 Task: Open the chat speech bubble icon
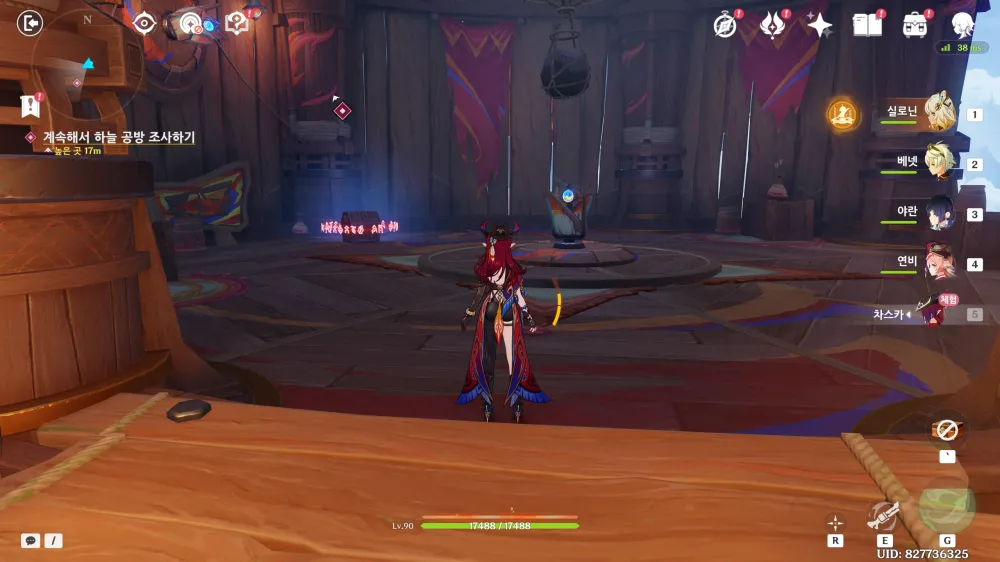coord(31,540)
